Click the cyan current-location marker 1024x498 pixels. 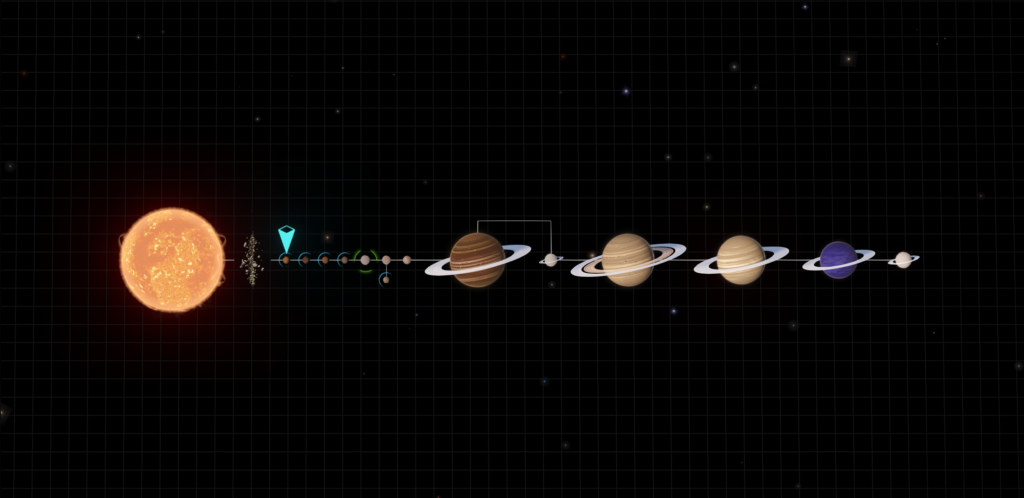[x=286, y=239]
